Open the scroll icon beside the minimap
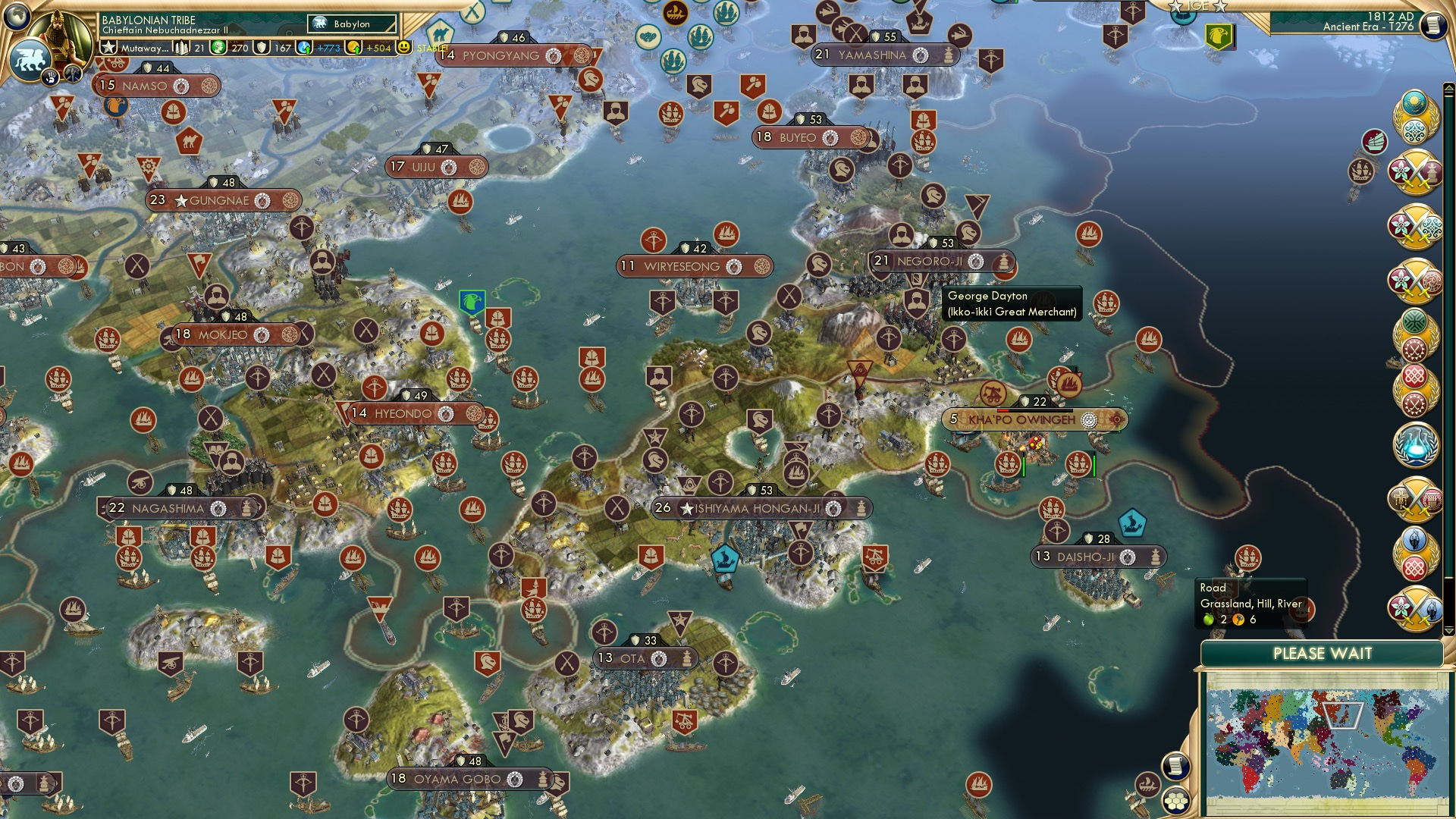 tap(1175, 767)
